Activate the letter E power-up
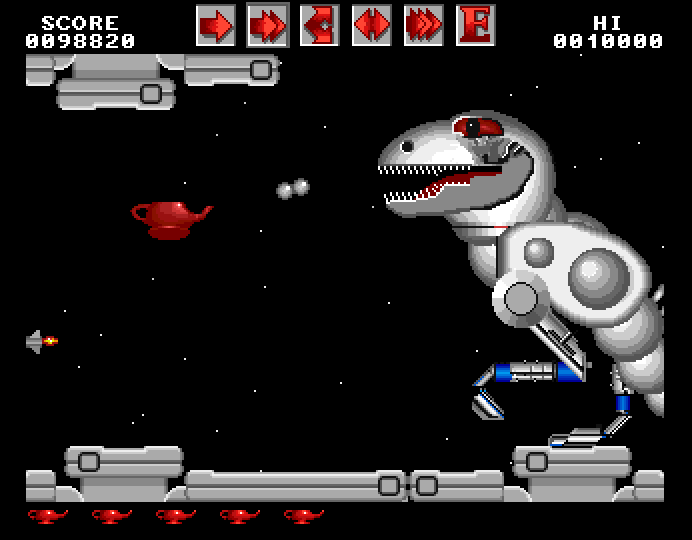692x540 pixels. [x=476, y=25]
